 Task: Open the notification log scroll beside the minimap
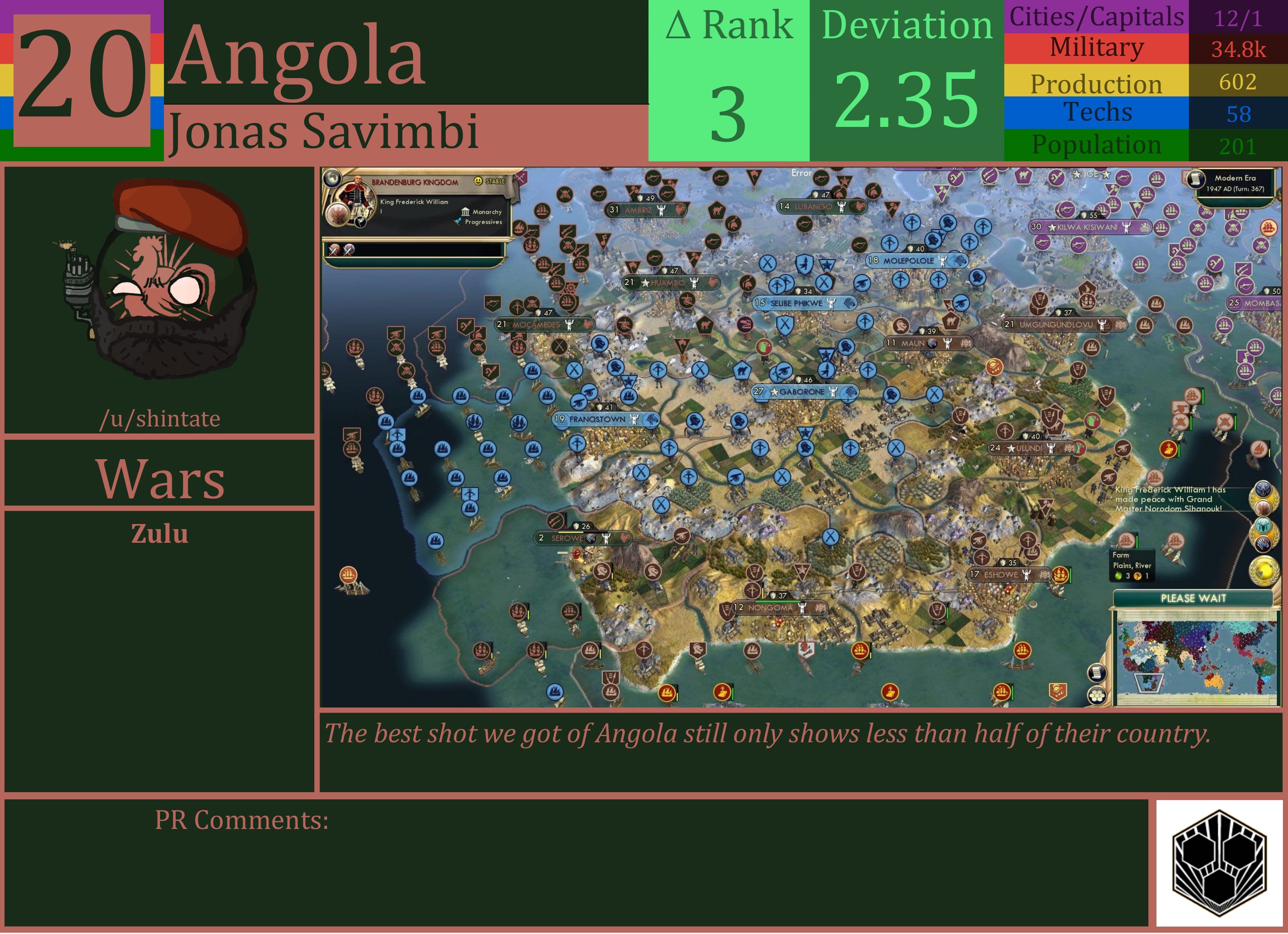[1097, 672]
